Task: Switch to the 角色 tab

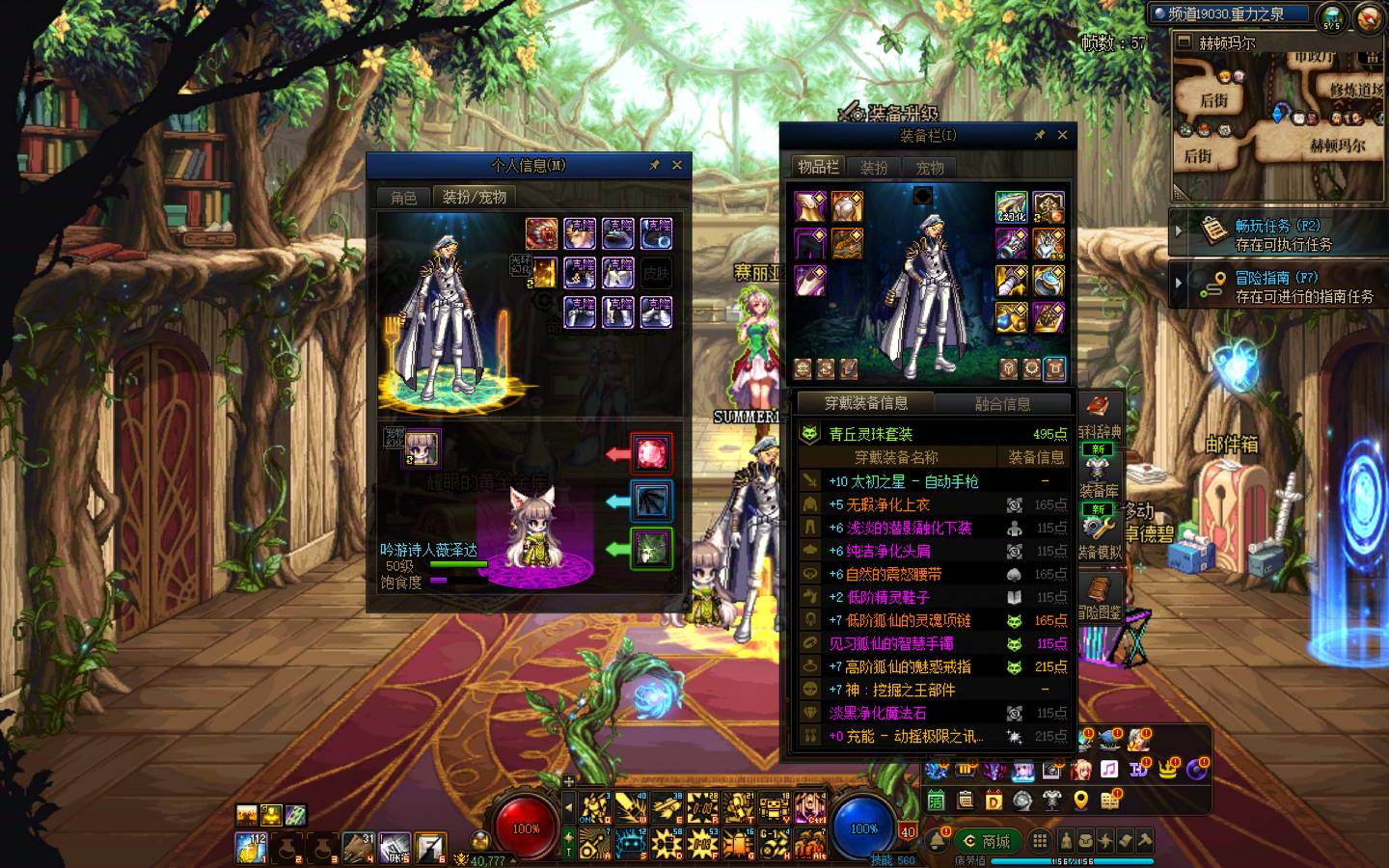Action: click(403, 198)
